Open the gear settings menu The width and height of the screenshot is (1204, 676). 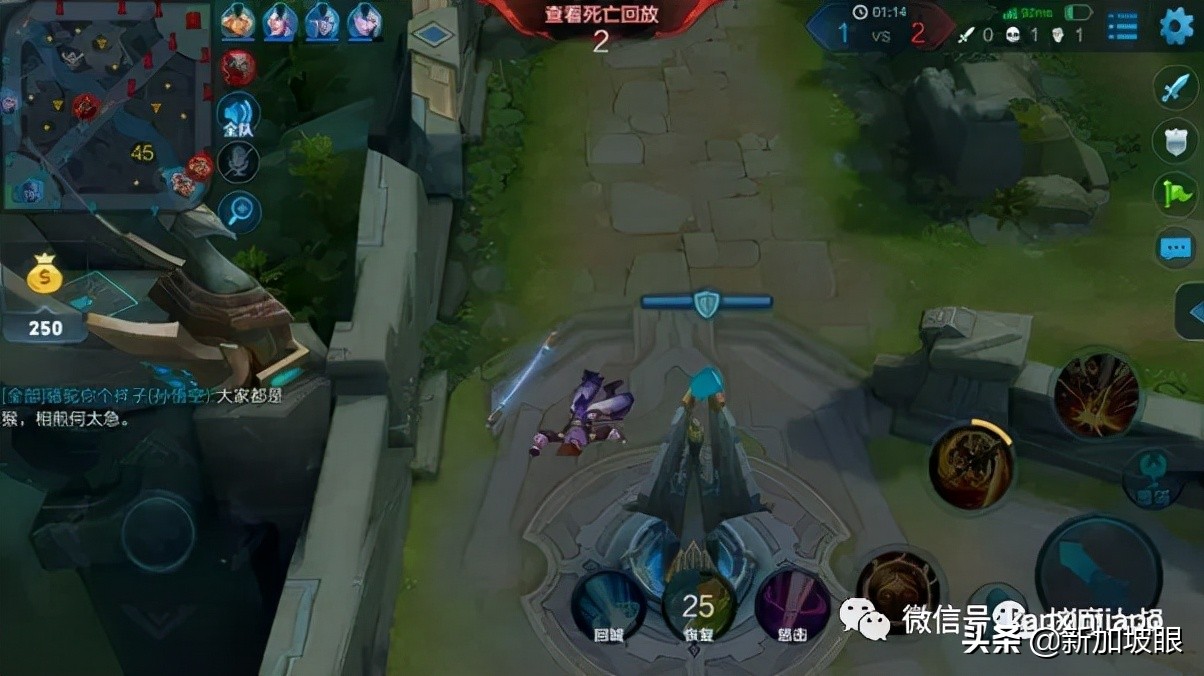click(1176, 26)
